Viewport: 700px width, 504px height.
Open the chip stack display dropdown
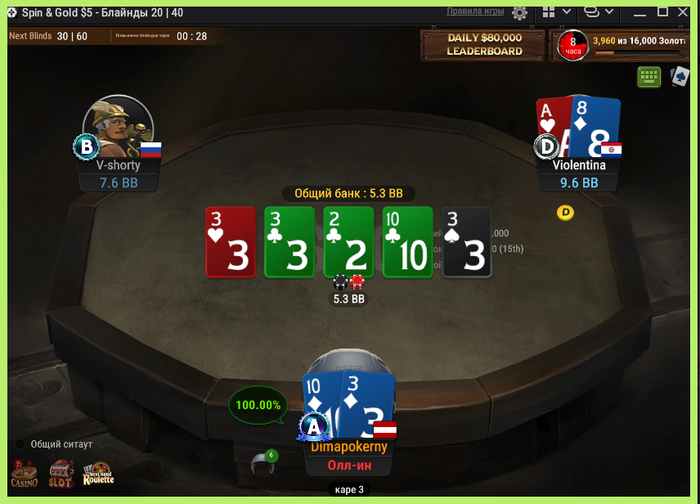598,13
